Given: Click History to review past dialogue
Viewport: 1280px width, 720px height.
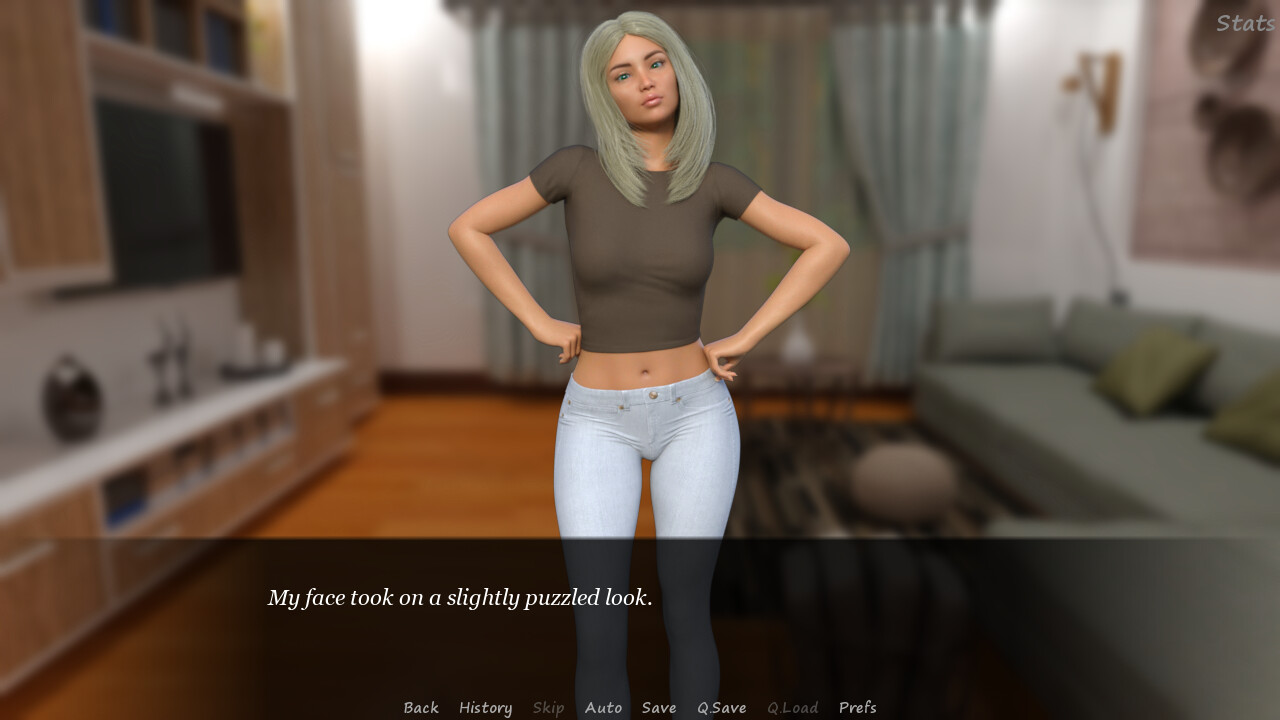Looking at the screenshot, I should [x=485, y=707].
